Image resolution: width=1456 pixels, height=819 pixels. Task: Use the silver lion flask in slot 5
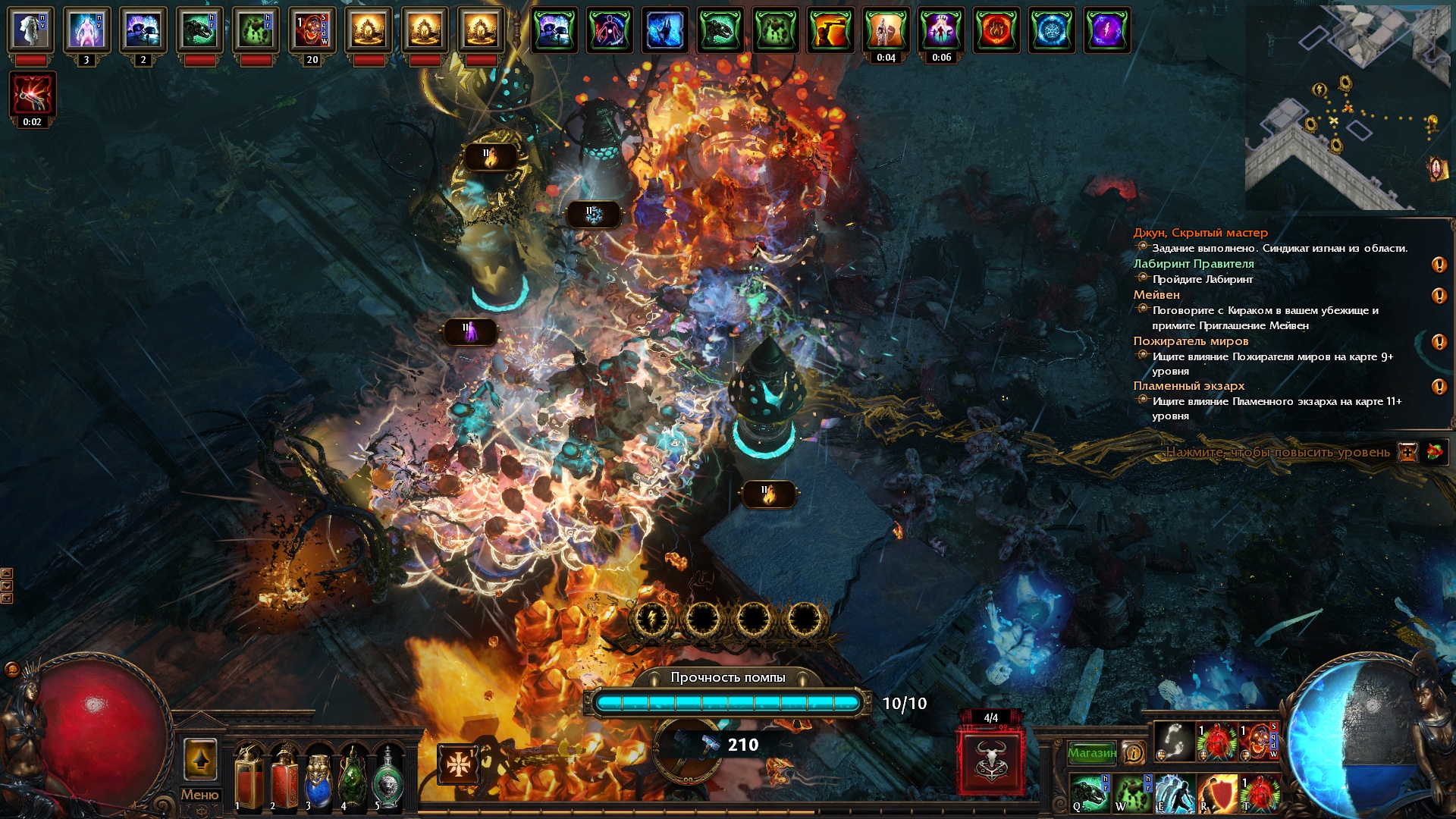[388, 777]
